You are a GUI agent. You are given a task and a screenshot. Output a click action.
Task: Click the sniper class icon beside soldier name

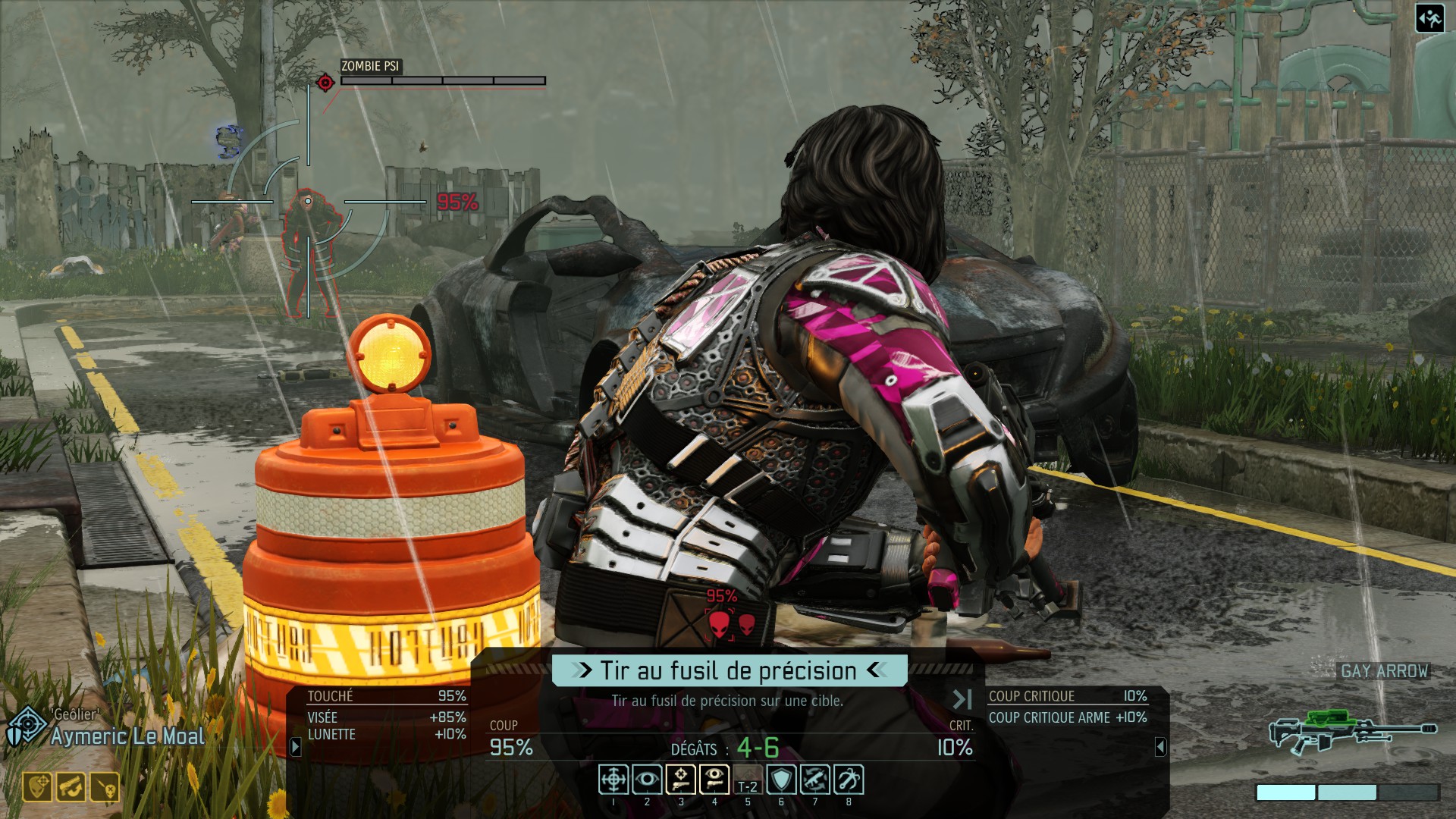pyautogui.click(x=26, y=728)
